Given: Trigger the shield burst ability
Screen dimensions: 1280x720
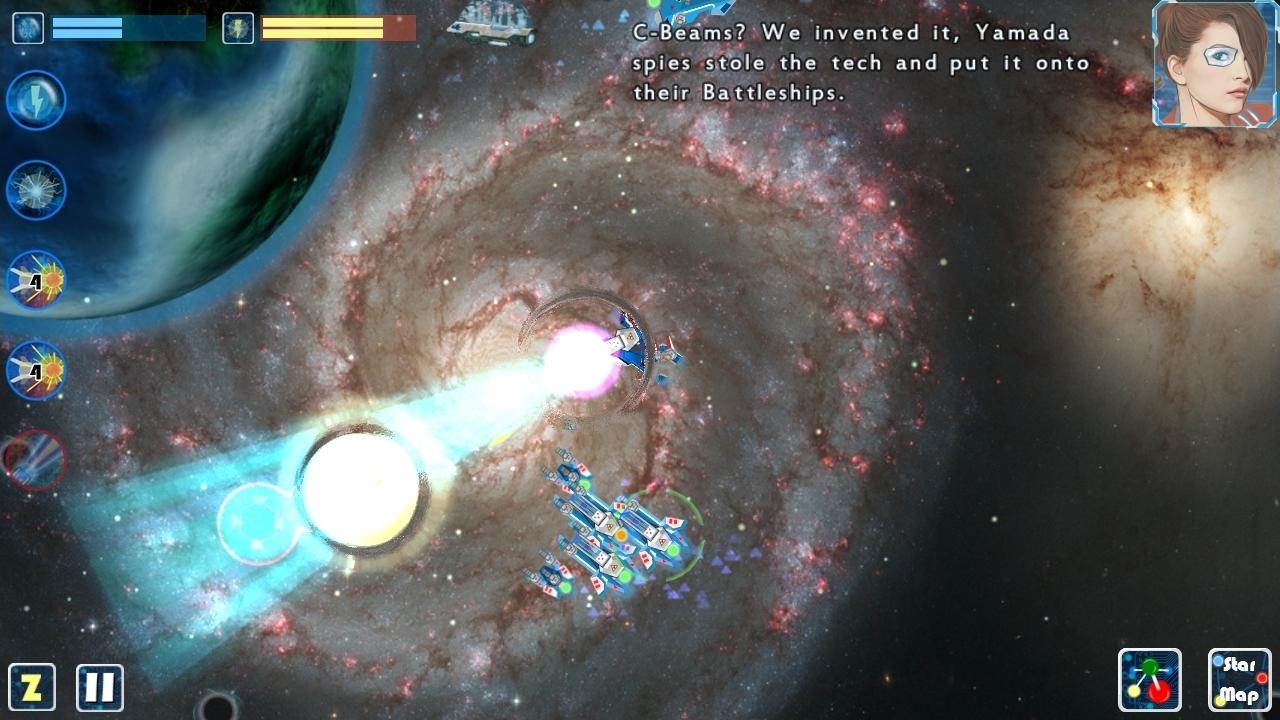Looking at the screenshot, I should 35,190.
